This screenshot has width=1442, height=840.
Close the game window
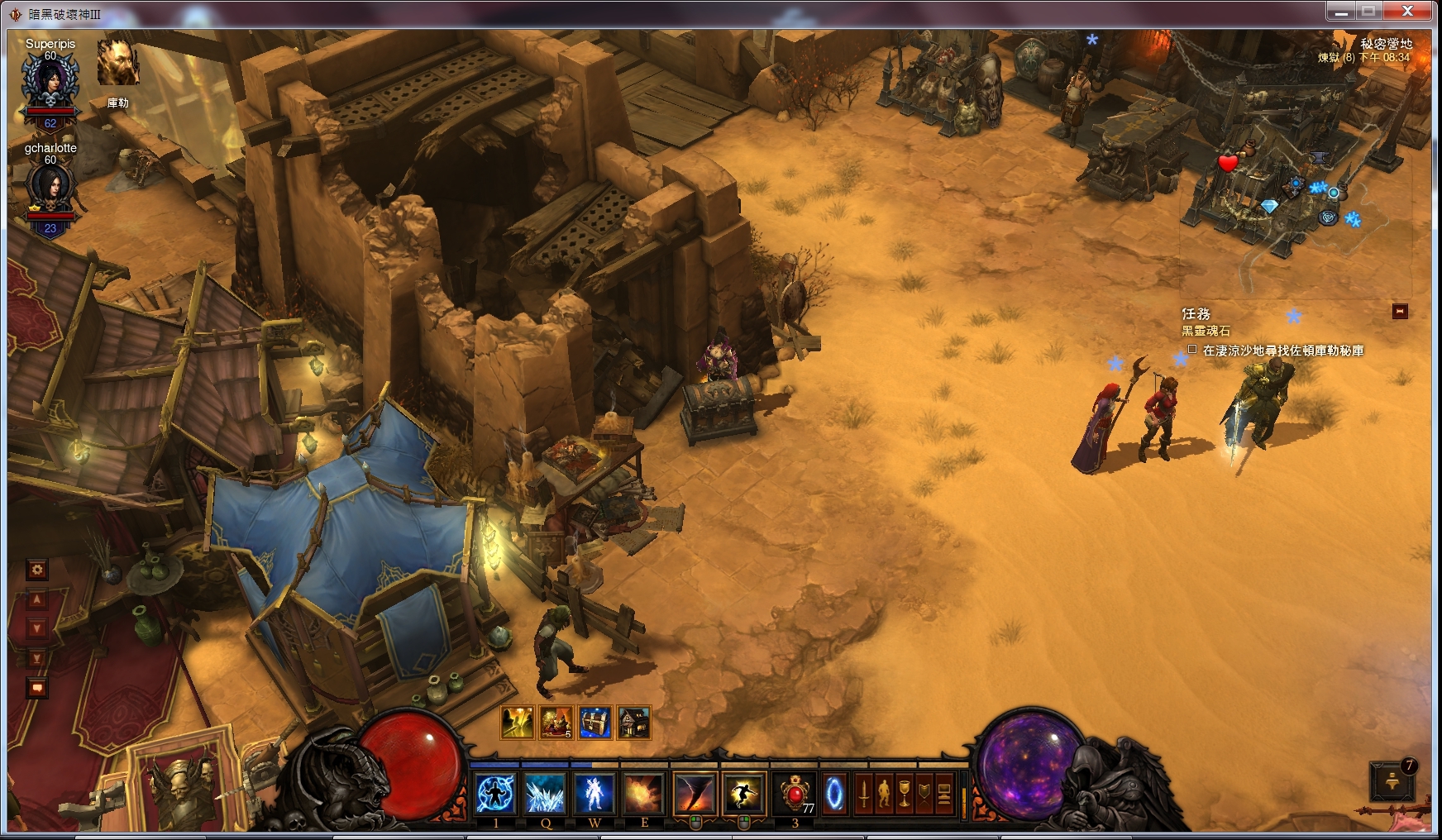(x=1407, y=11)
